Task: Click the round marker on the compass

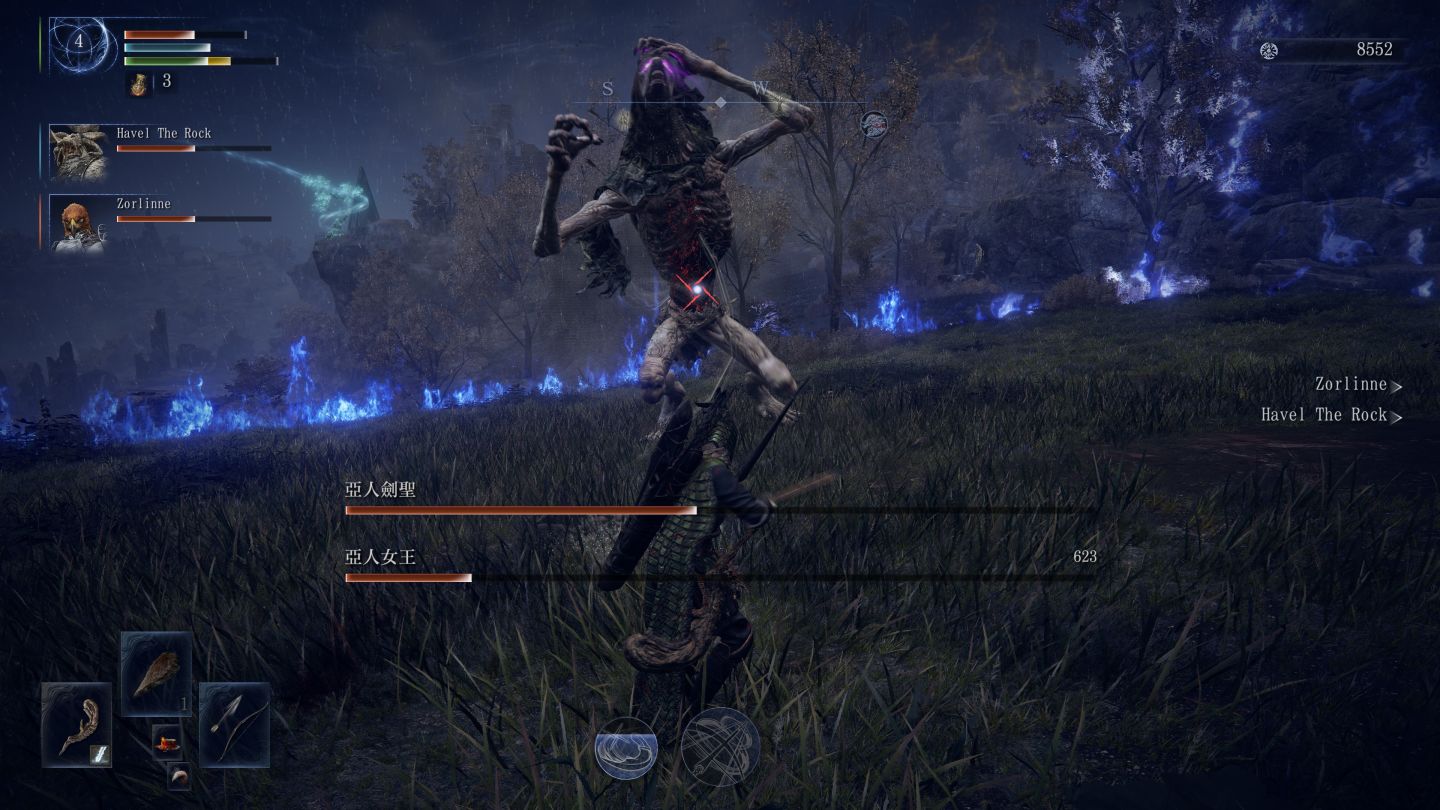Action: pos(874,124)
